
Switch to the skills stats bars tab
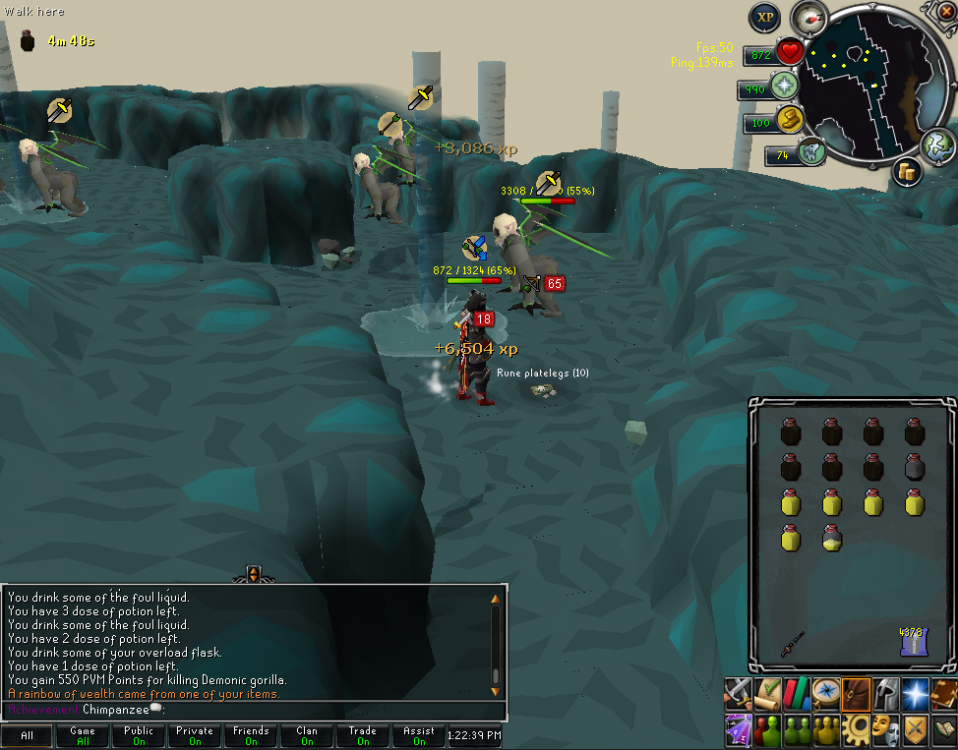(797, 692)
